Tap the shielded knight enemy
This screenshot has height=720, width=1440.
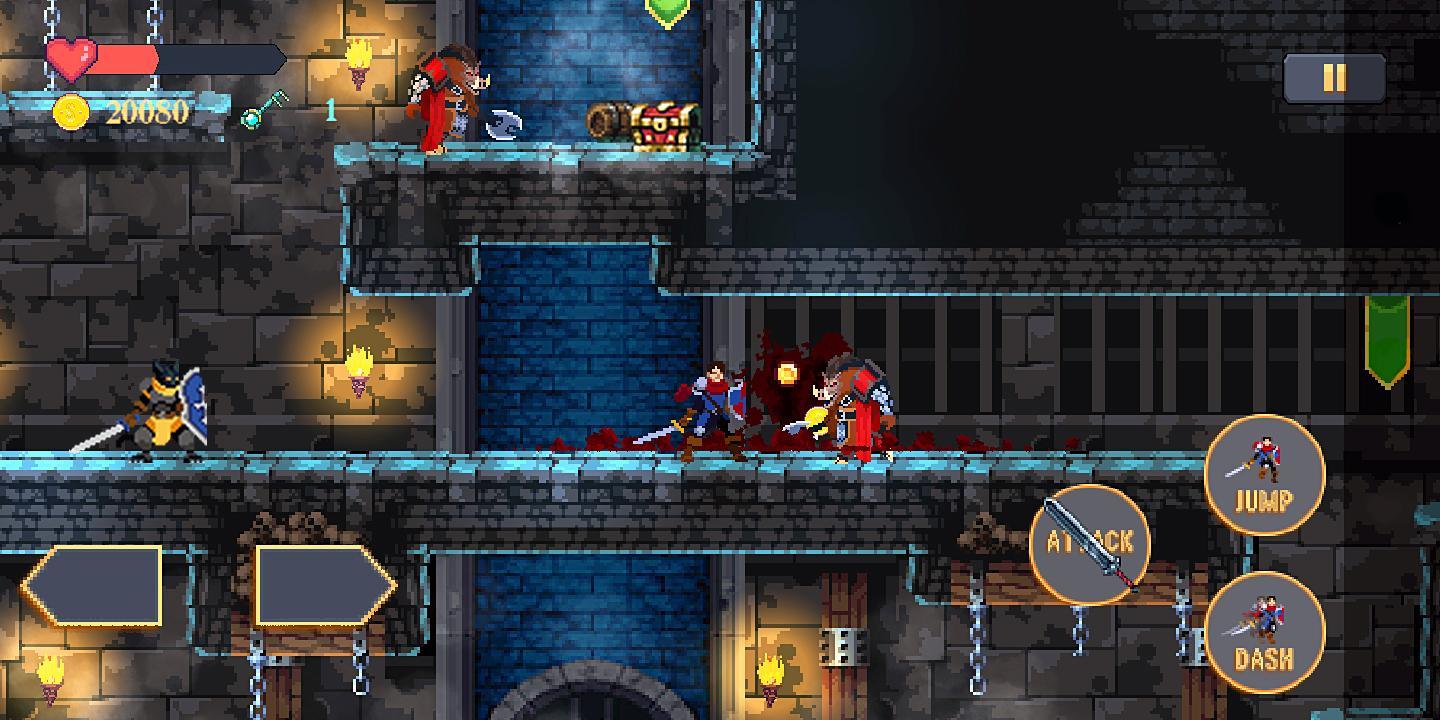pyautogui.click(x=165, y=410)
